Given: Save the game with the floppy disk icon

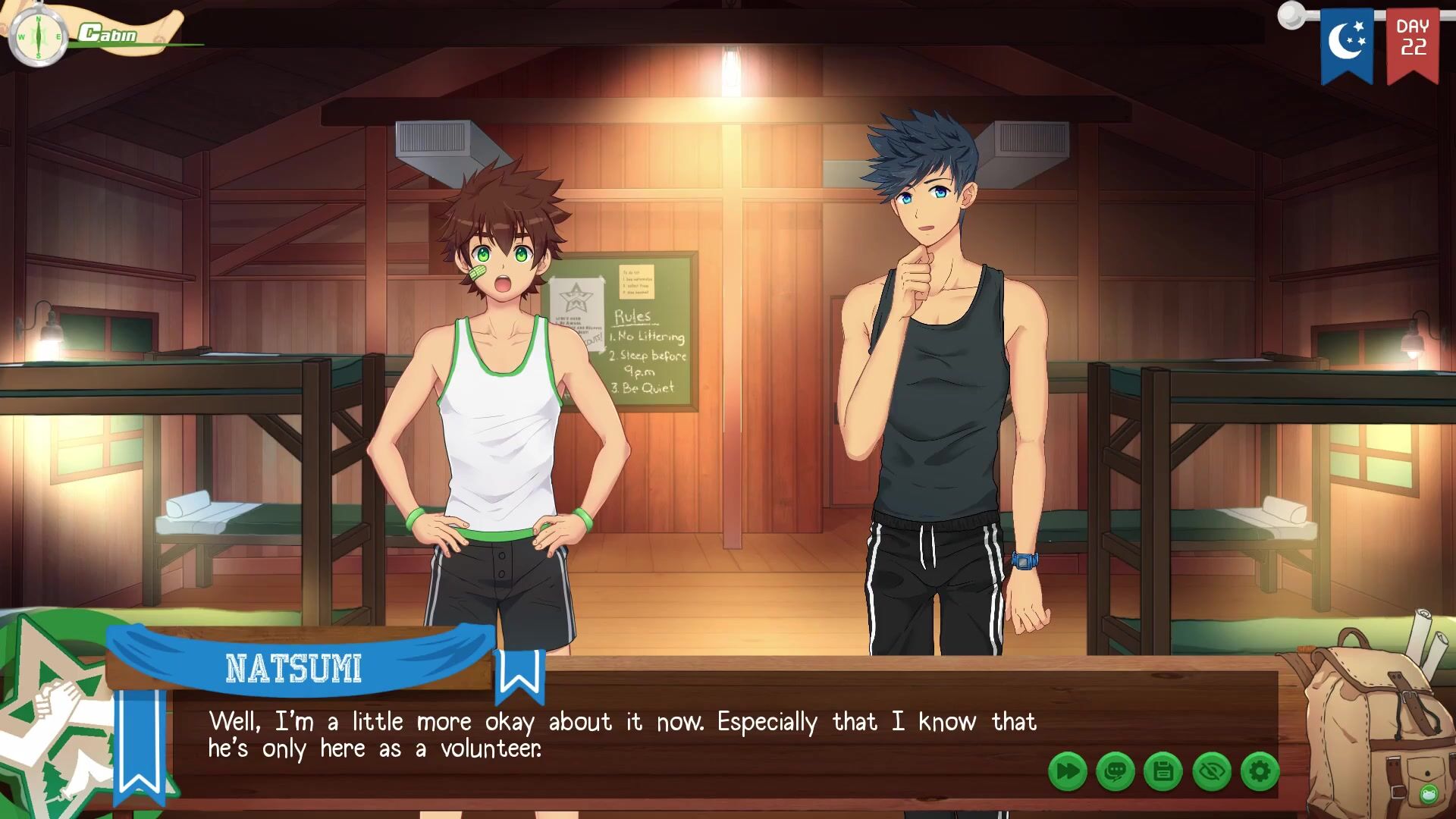Looking at the screenshot, I should [1163, 772].
